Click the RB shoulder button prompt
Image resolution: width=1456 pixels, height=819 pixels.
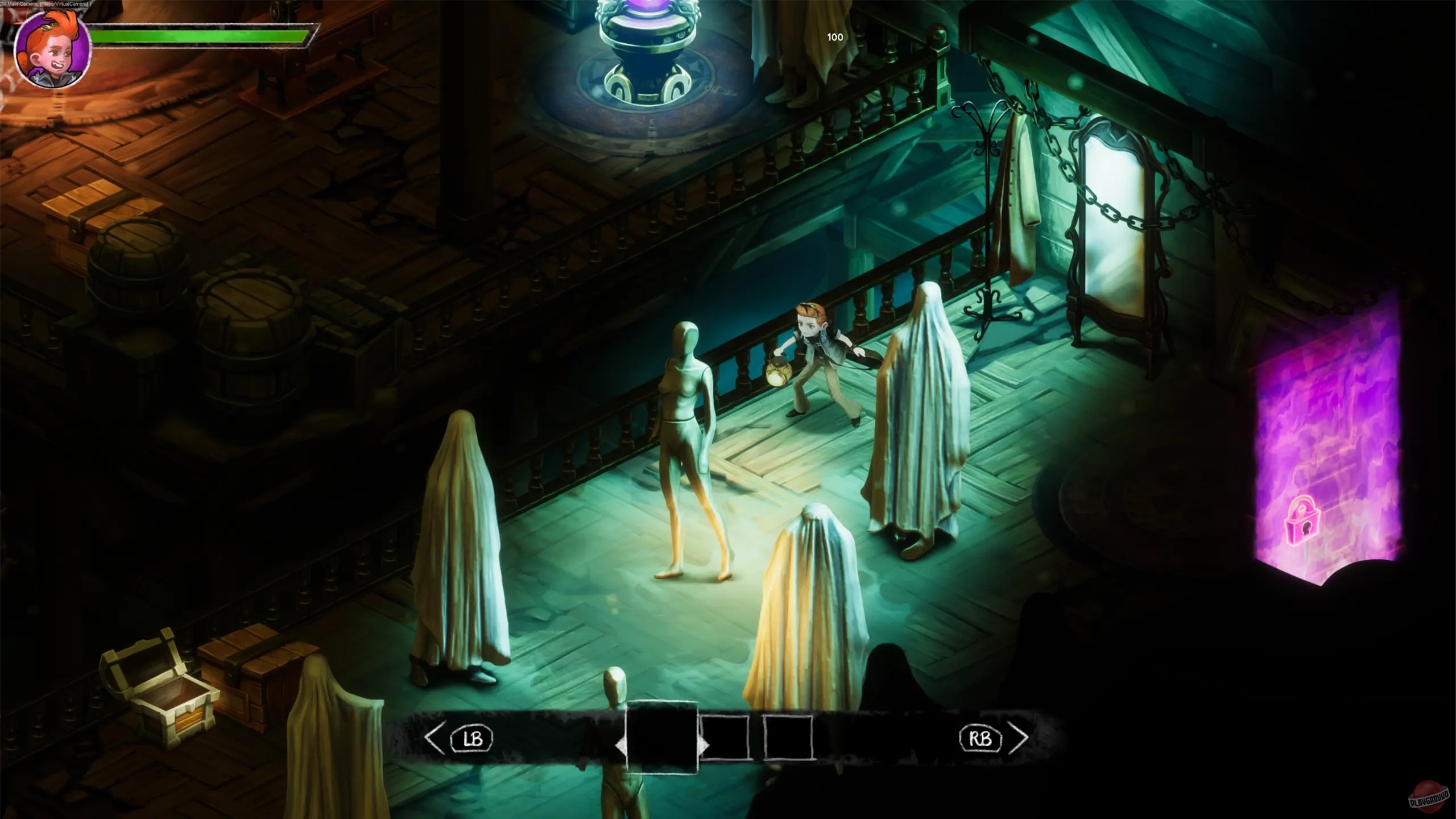pyautogui.click(x=981, y=738)
